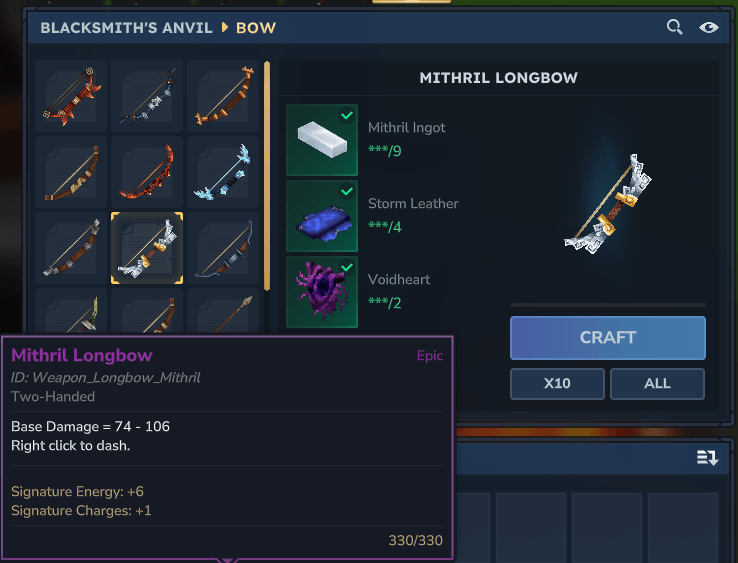This screenshot has width=738, height=563.
Task: Click the Voidheart ingredient slot
Action: click(x=322, y=292)
